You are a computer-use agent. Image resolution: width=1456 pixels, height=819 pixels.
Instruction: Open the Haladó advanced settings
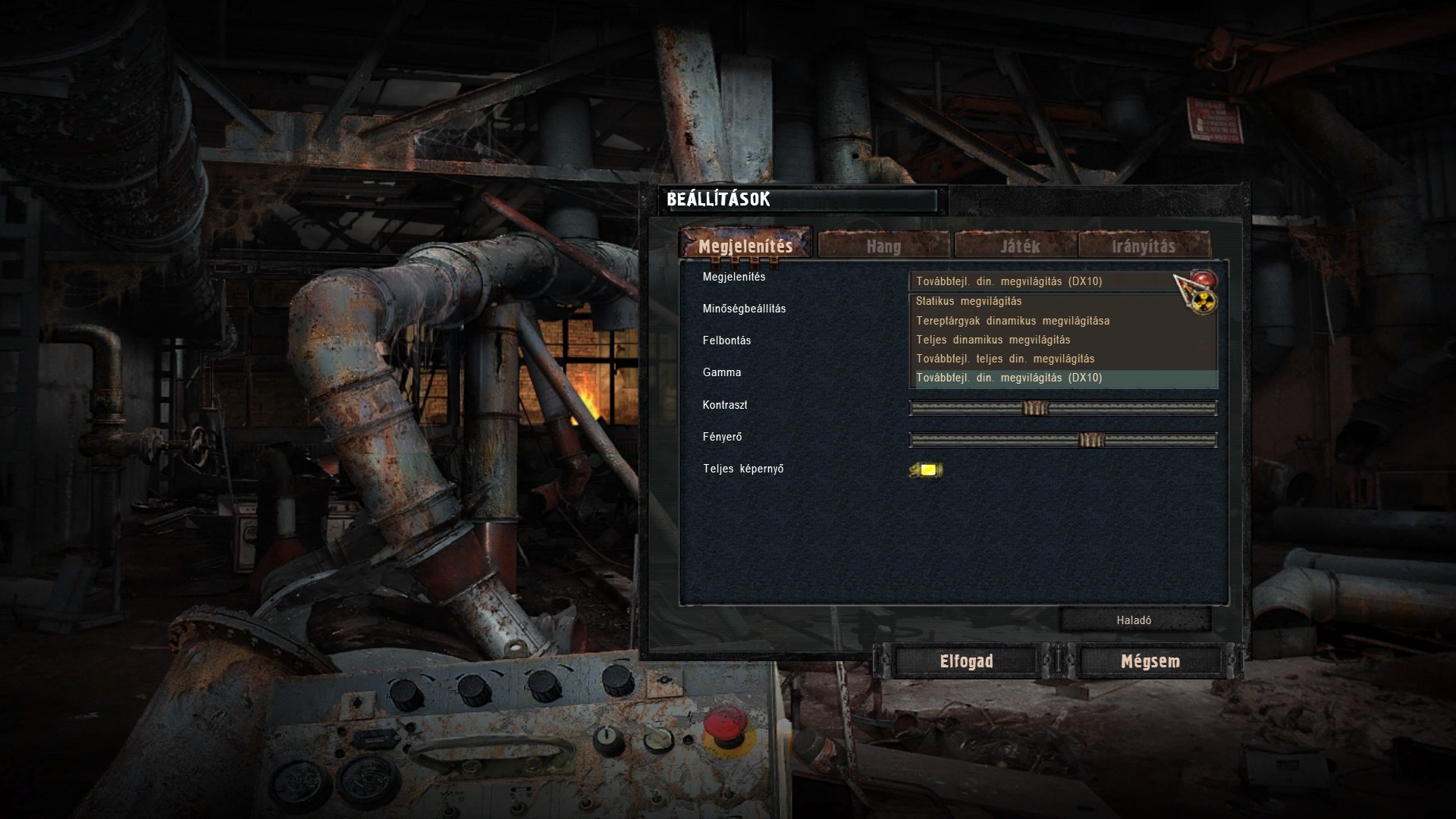(x=1134, y=620)
